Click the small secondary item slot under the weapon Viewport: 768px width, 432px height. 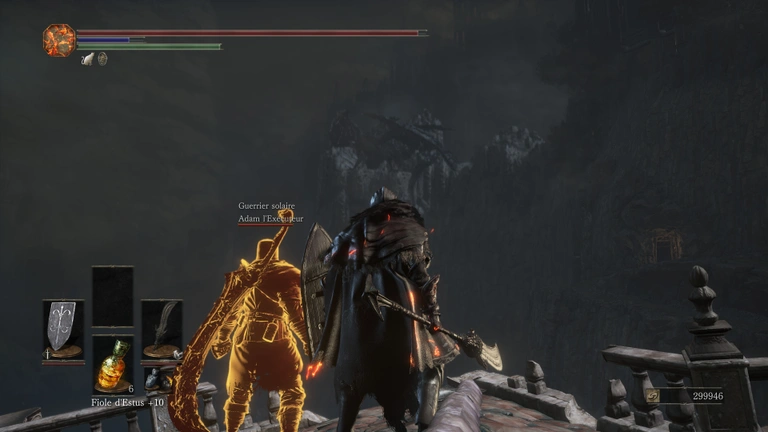tap(155, 380)
